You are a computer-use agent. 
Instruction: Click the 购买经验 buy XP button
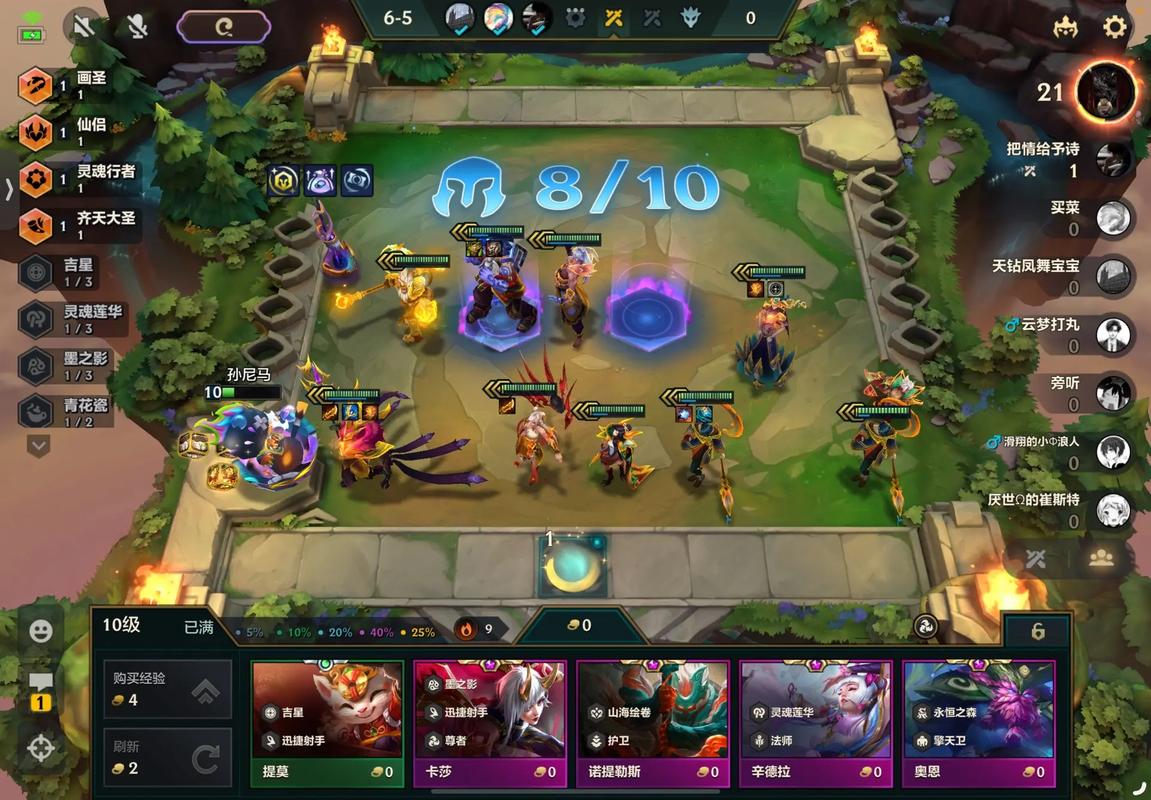pos(168,689)
